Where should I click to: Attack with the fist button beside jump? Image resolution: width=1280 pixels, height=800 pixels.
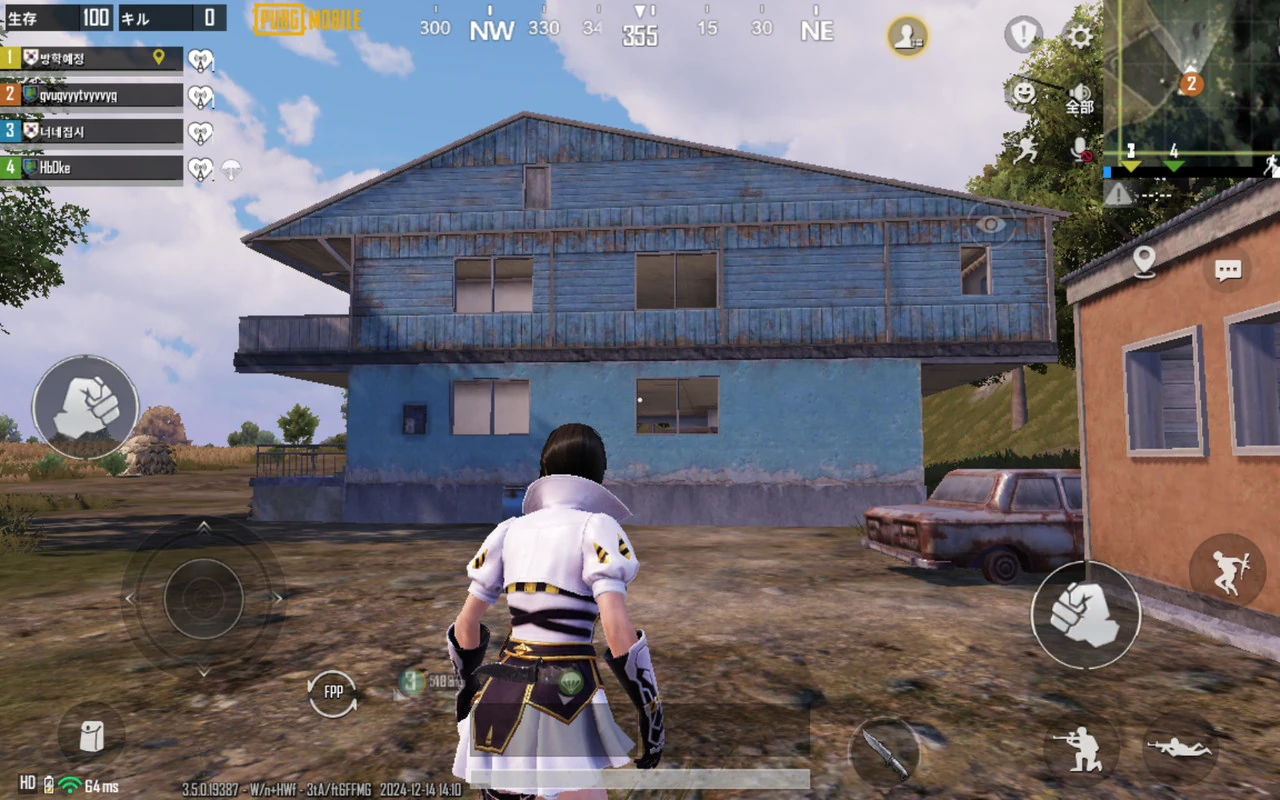click(x=1085, y=614)
